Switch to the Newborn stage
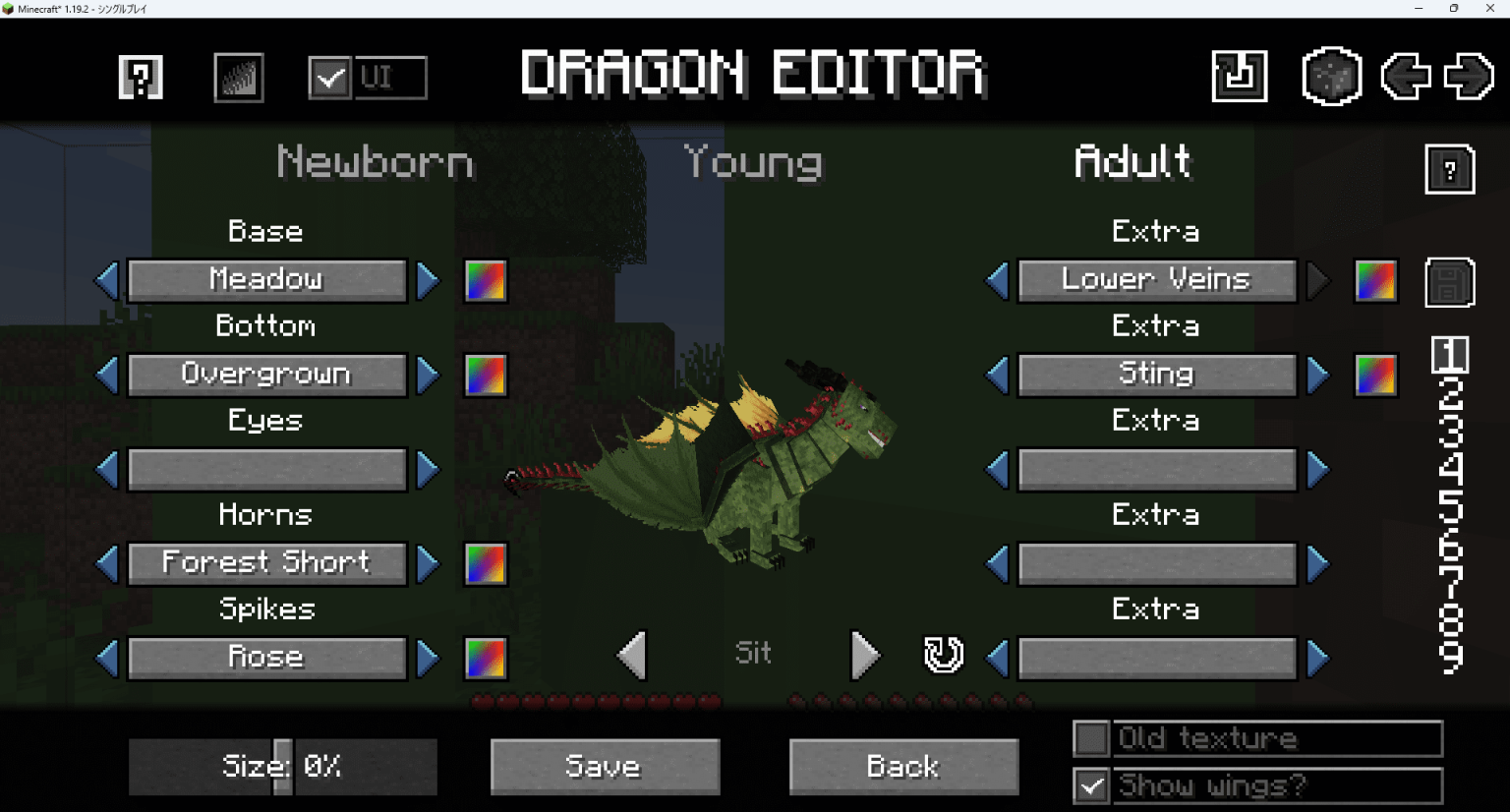 point(374,162)
